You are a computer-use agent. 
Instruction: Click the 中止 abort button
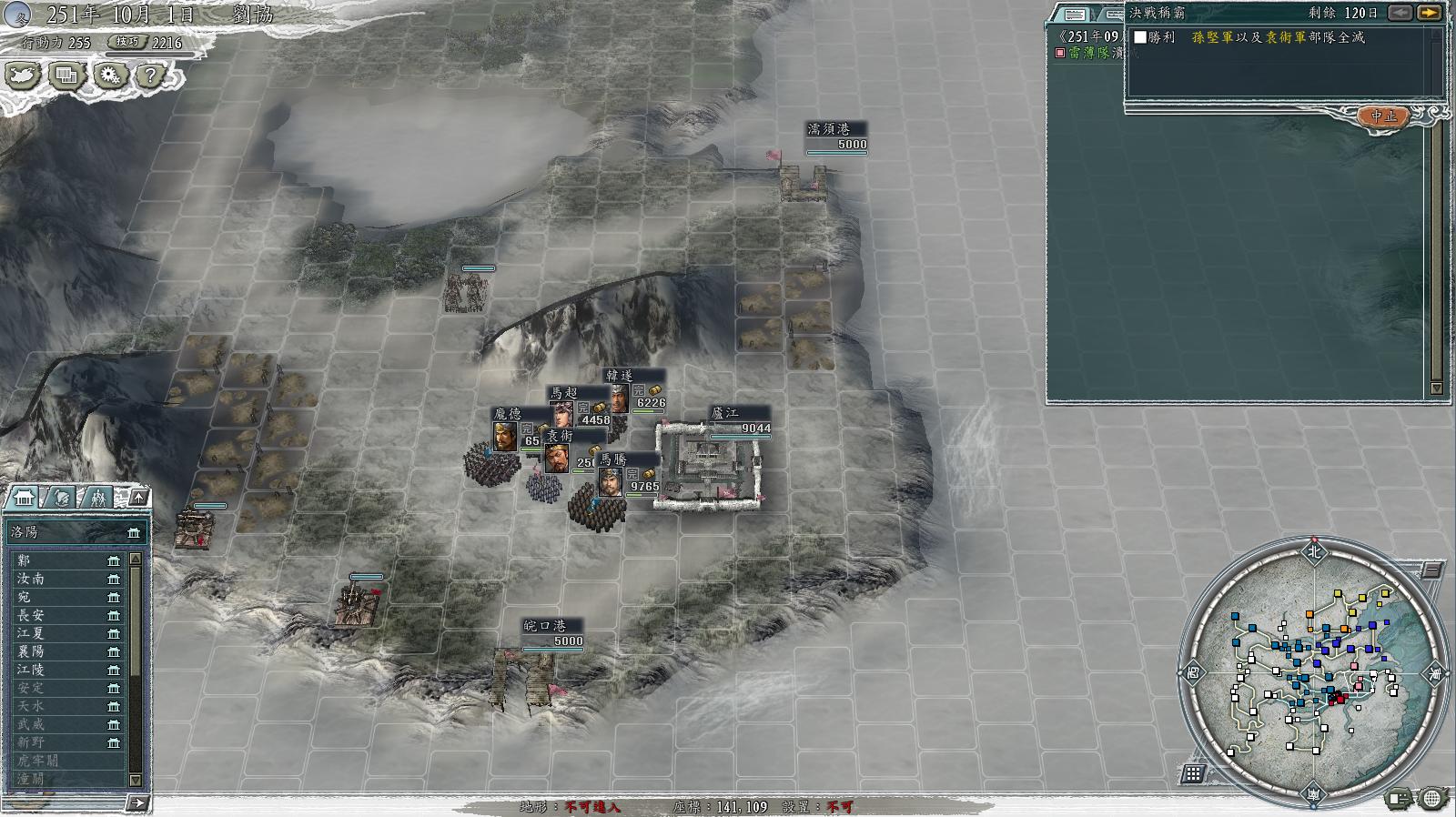[1383, 116]
